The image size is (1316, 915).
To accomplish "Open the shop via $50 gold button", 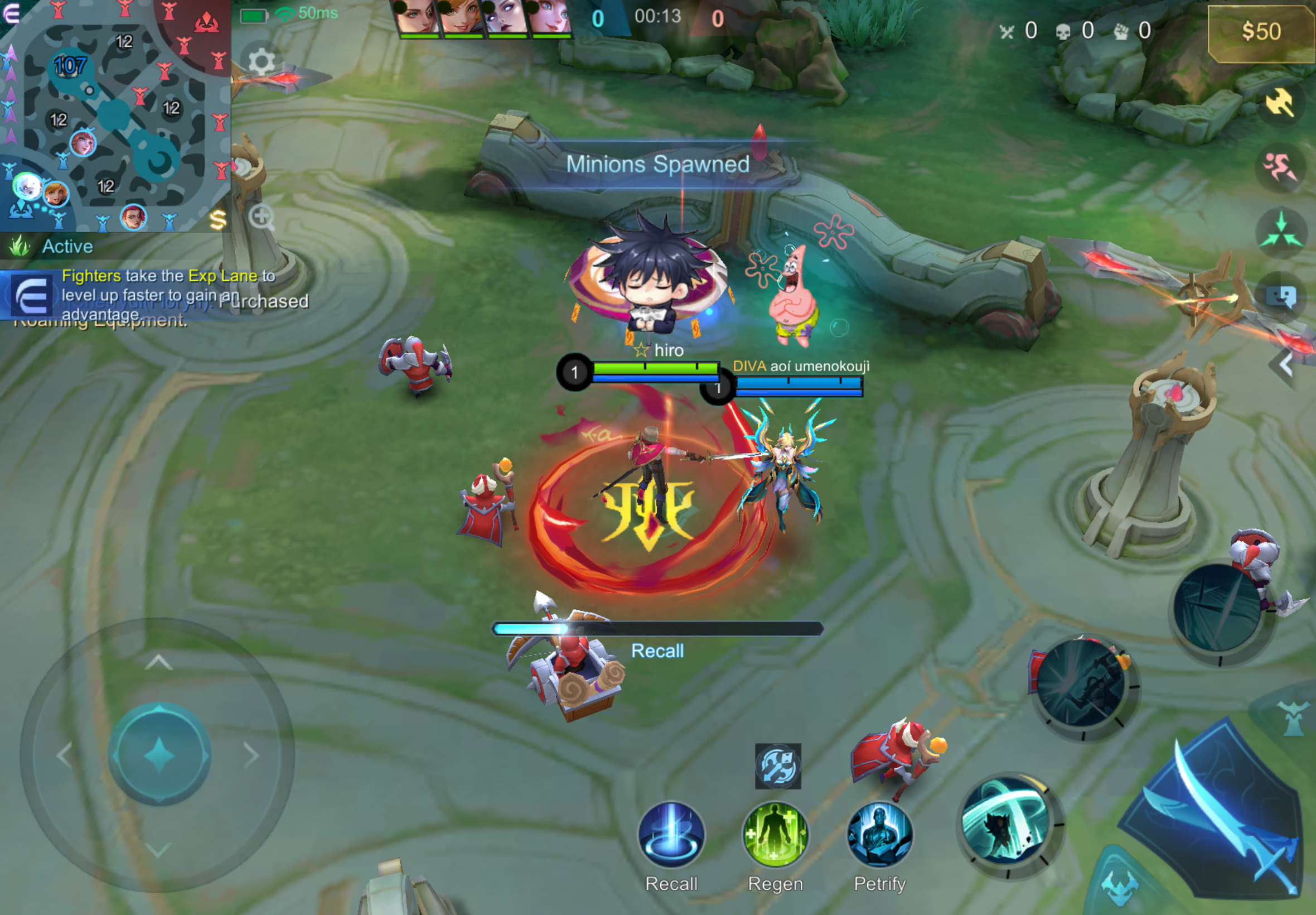I will (x=1260, y=32).
